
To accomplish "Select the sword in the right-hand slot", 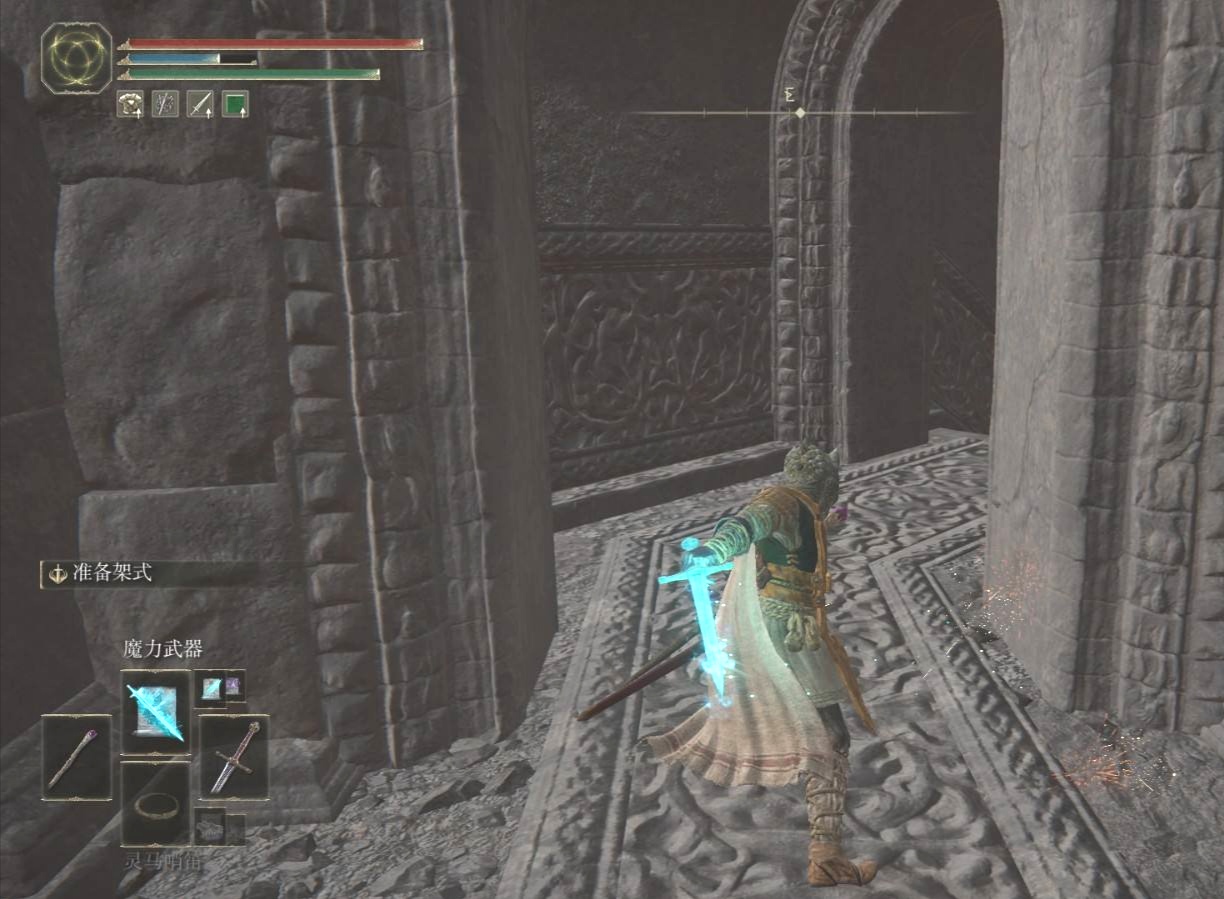I will tap(234, 757).
